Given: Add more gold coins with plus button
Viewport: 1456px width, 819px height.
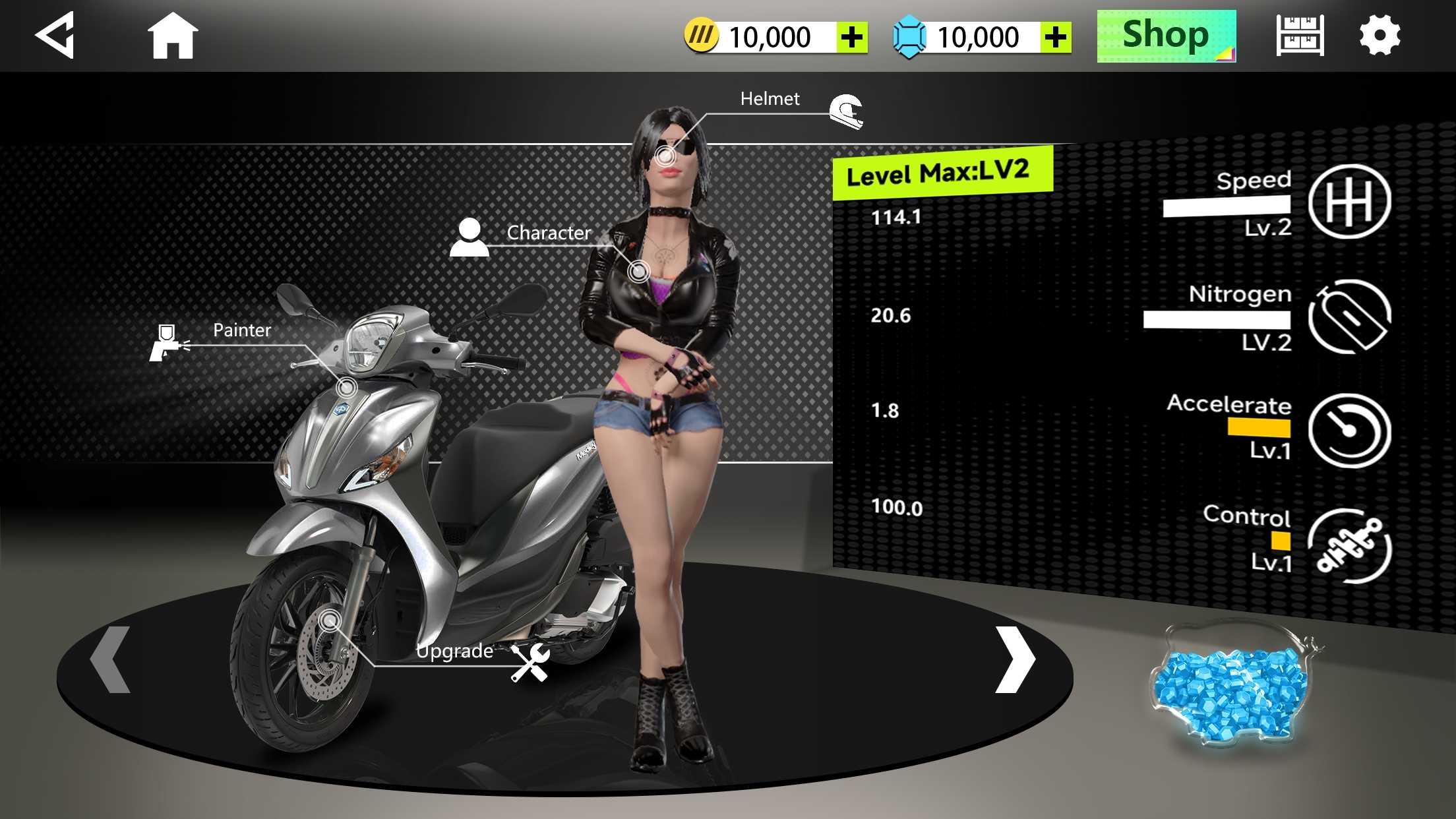Looking at the screenshot, I should point(852,38).
